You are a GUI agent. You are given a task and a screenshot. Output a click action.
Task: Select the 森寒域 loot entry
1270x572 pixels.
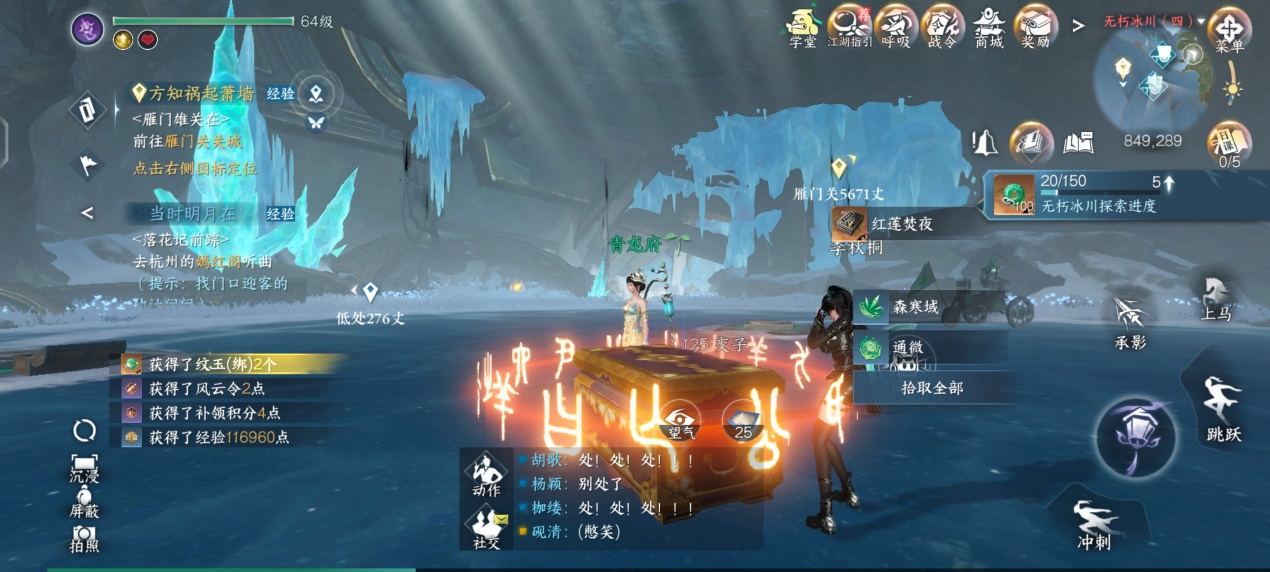(914, 307)
